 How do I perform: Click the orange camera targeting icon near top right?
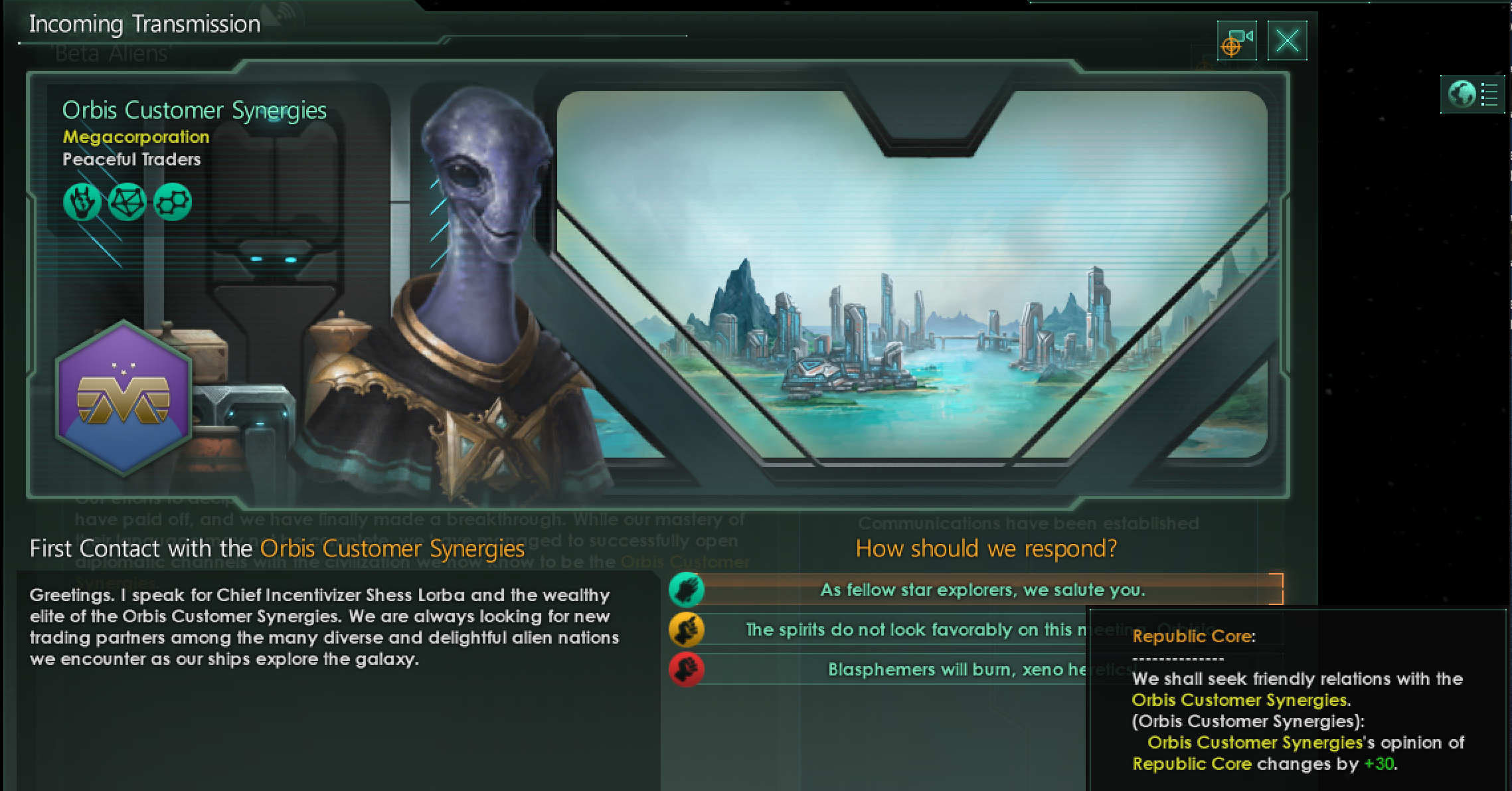(1236, 41)
